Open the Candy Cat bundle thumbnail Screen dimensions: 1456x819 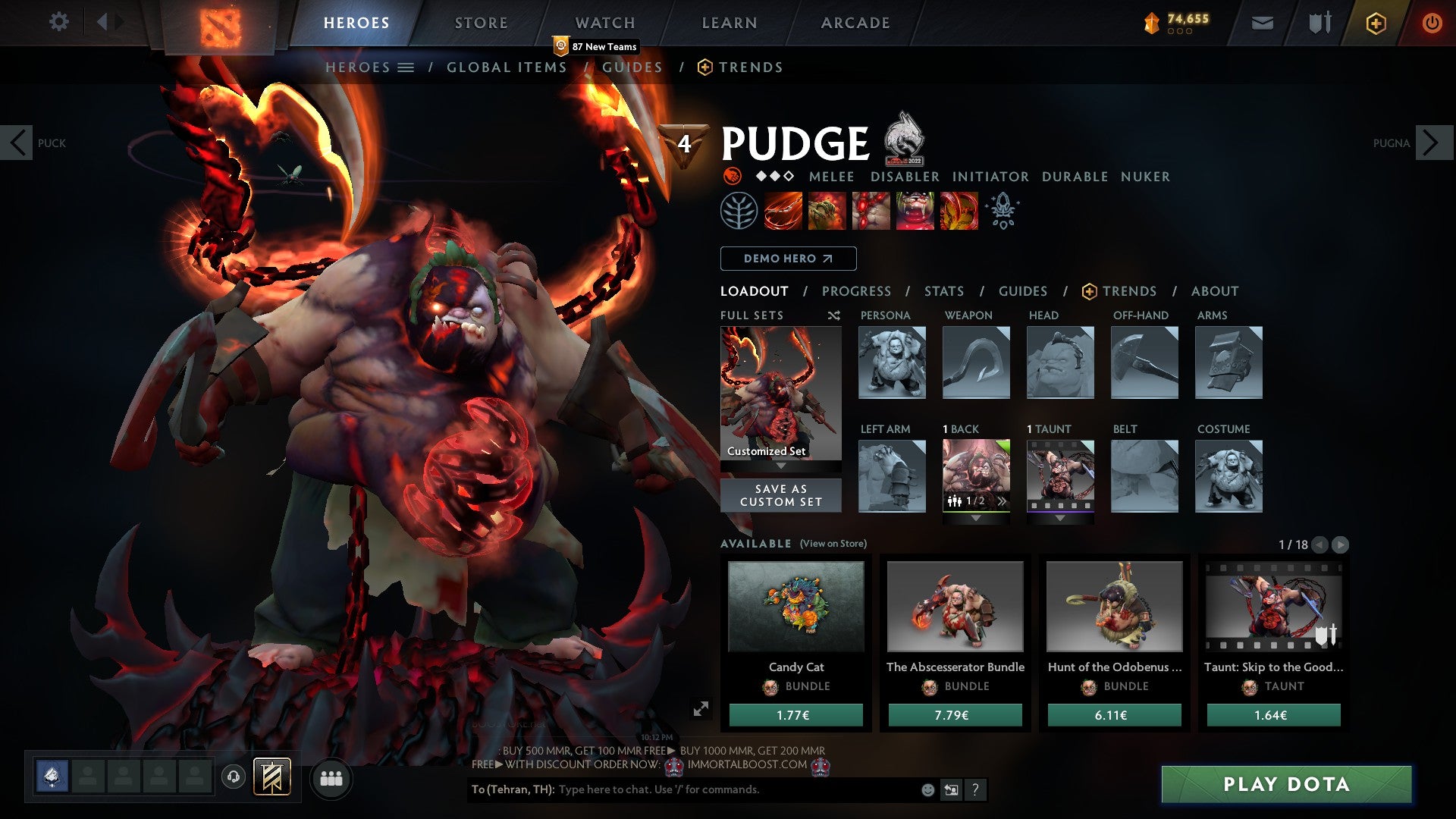coord(795,607)
